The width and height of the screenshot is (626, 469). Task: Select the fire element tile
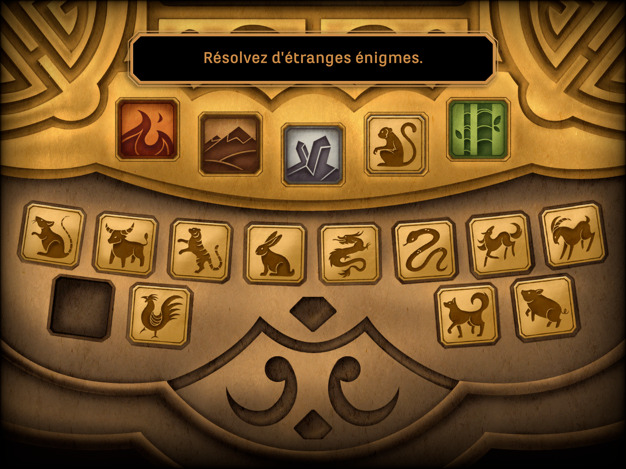(148, 129)
